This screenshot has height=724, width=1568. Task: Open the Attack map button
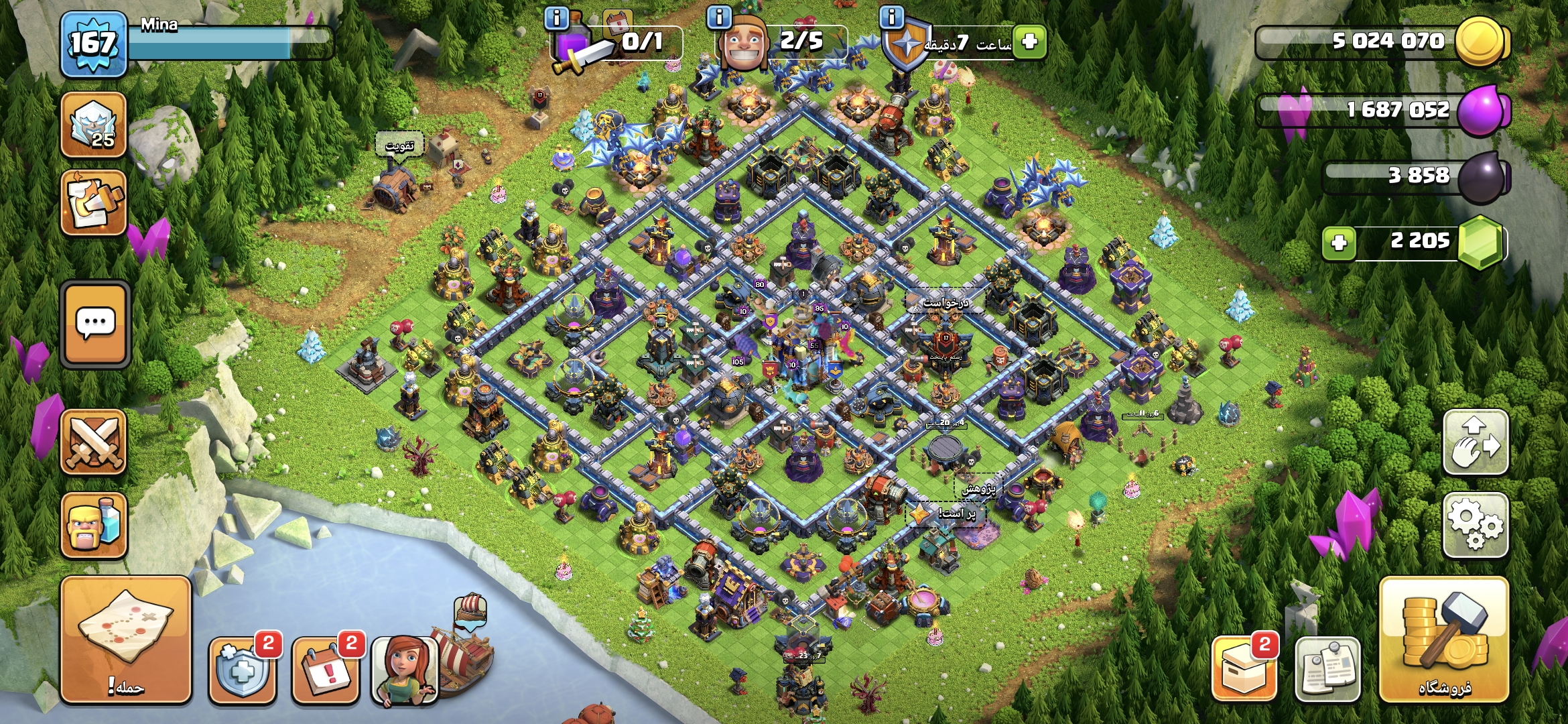pyautogui.click(x=126, y=640)
